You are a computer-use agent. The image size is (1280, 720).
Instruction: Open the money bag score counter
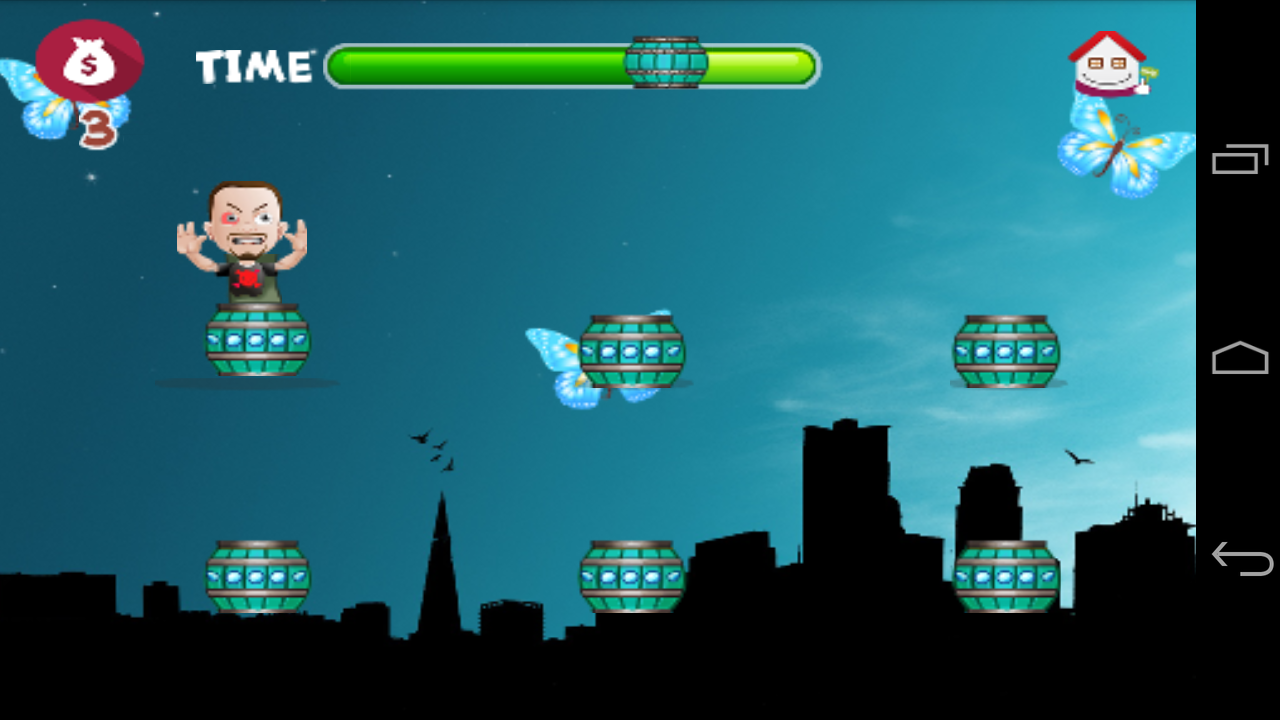(88, 60)
